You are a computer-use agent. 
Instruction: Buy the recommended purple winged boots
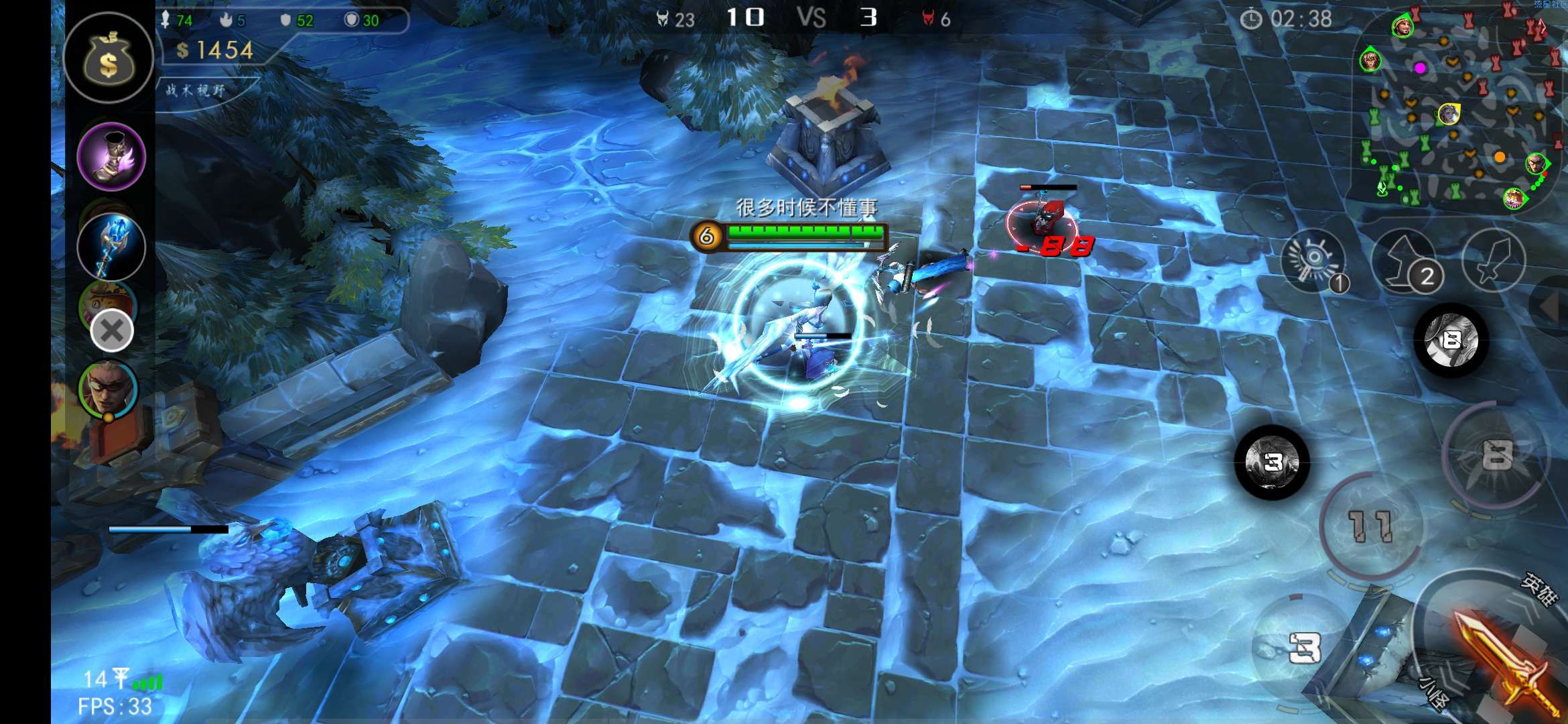[x=111, y=157]
